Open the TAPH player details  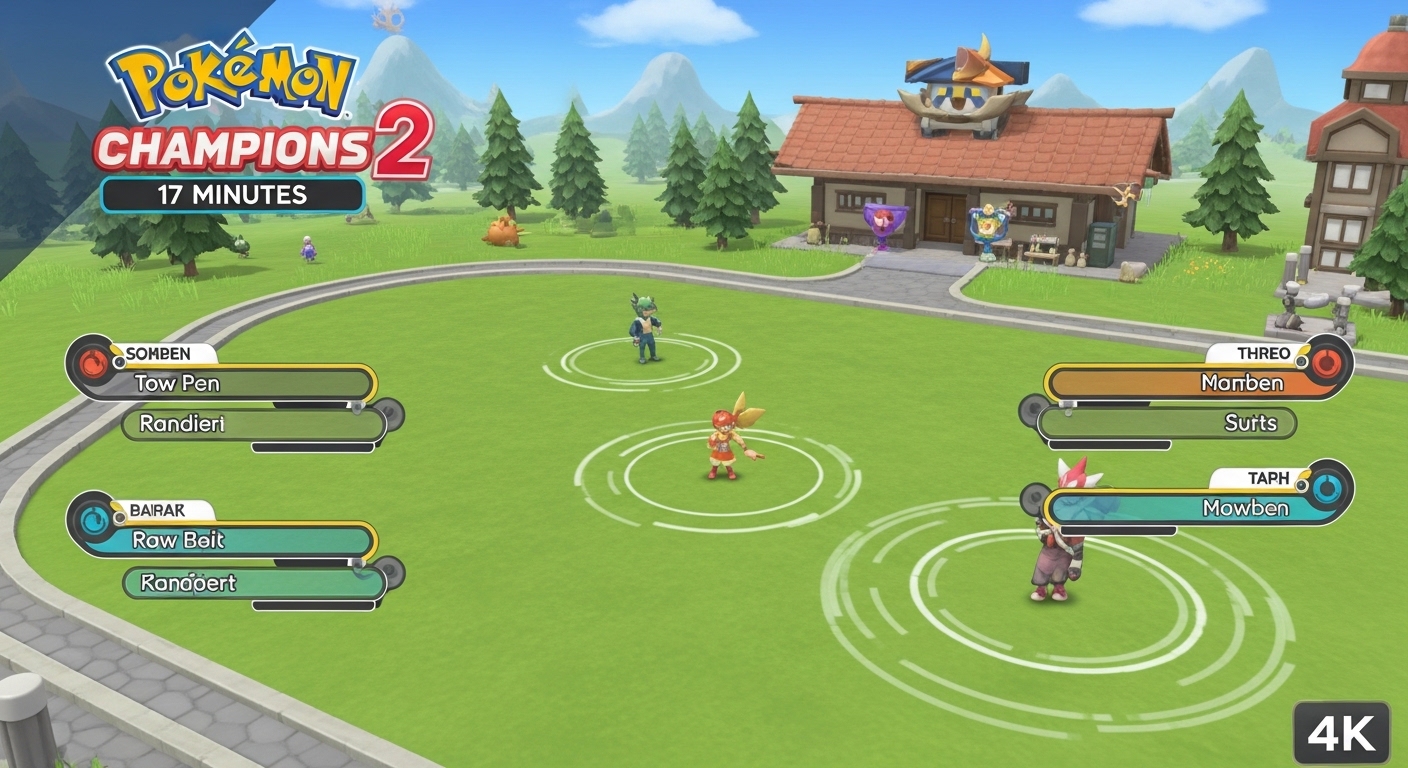point(1268,478)
